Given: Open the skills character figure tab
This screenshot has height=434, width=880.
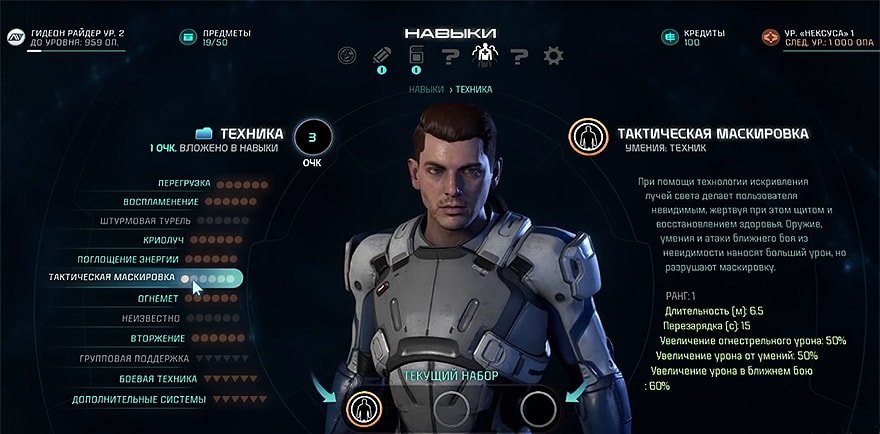Looking at the screenshot, I should (x=483, y=56).
